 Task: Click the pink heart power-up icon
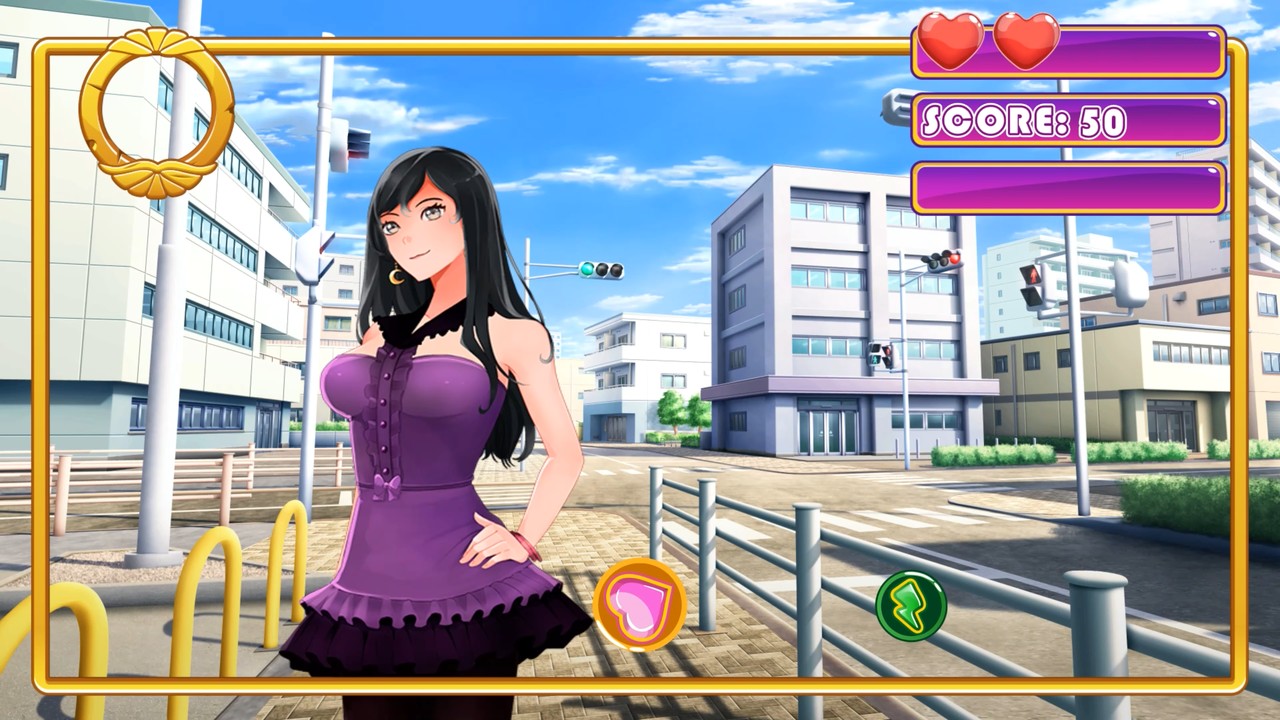[x=640, y=603]
